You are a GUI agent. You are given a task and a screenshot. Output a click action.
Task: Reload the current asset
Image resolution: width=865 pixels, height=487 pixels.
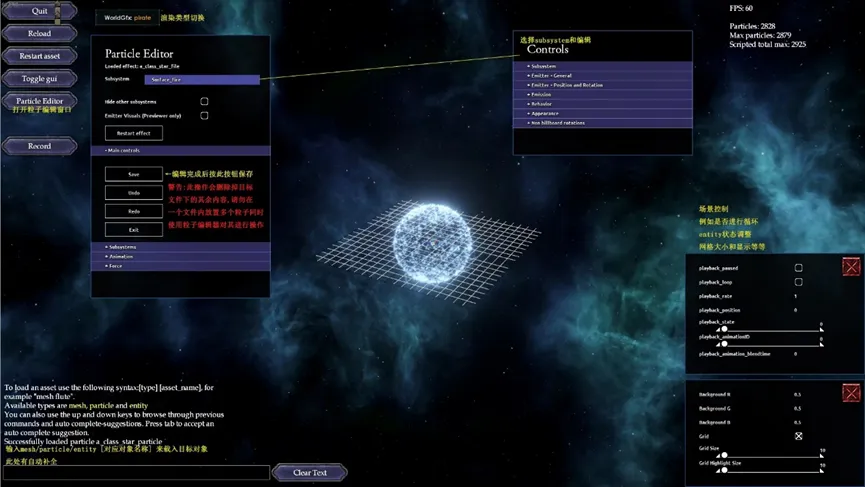pyautogui.click(x=39, y=33)
